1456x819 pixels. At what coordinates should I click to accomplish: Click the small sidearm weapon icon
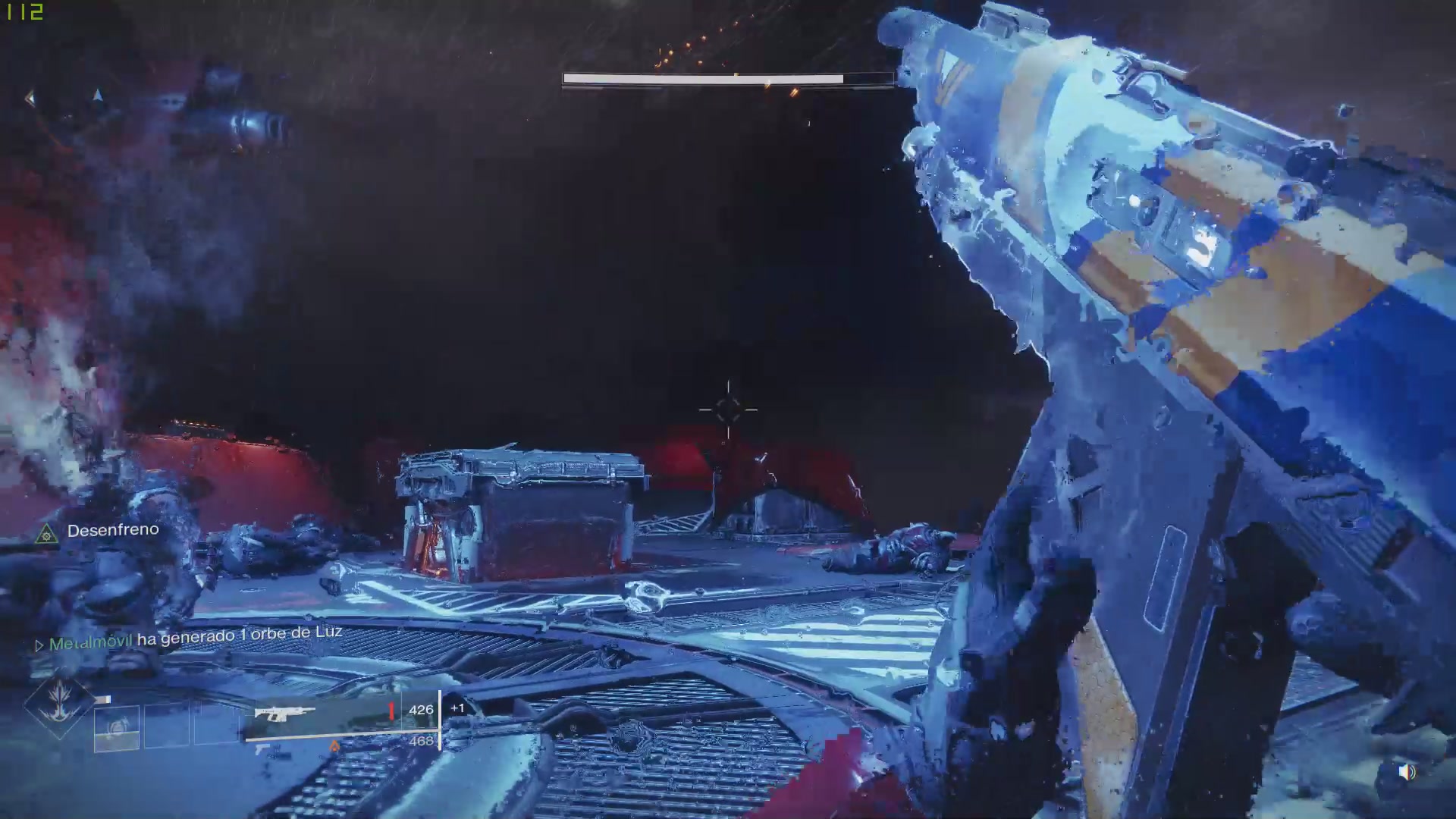coord(263,750)
